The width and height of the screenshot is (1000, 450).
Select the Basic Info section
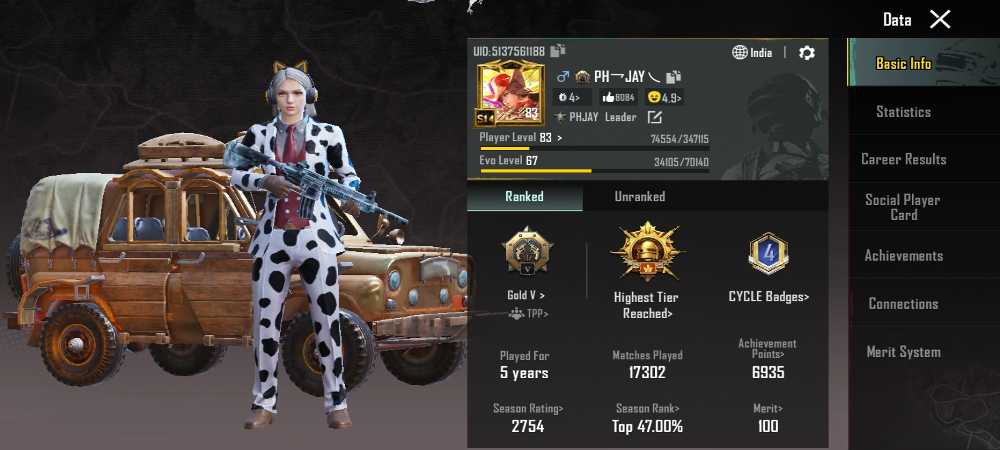pos(903,64)
